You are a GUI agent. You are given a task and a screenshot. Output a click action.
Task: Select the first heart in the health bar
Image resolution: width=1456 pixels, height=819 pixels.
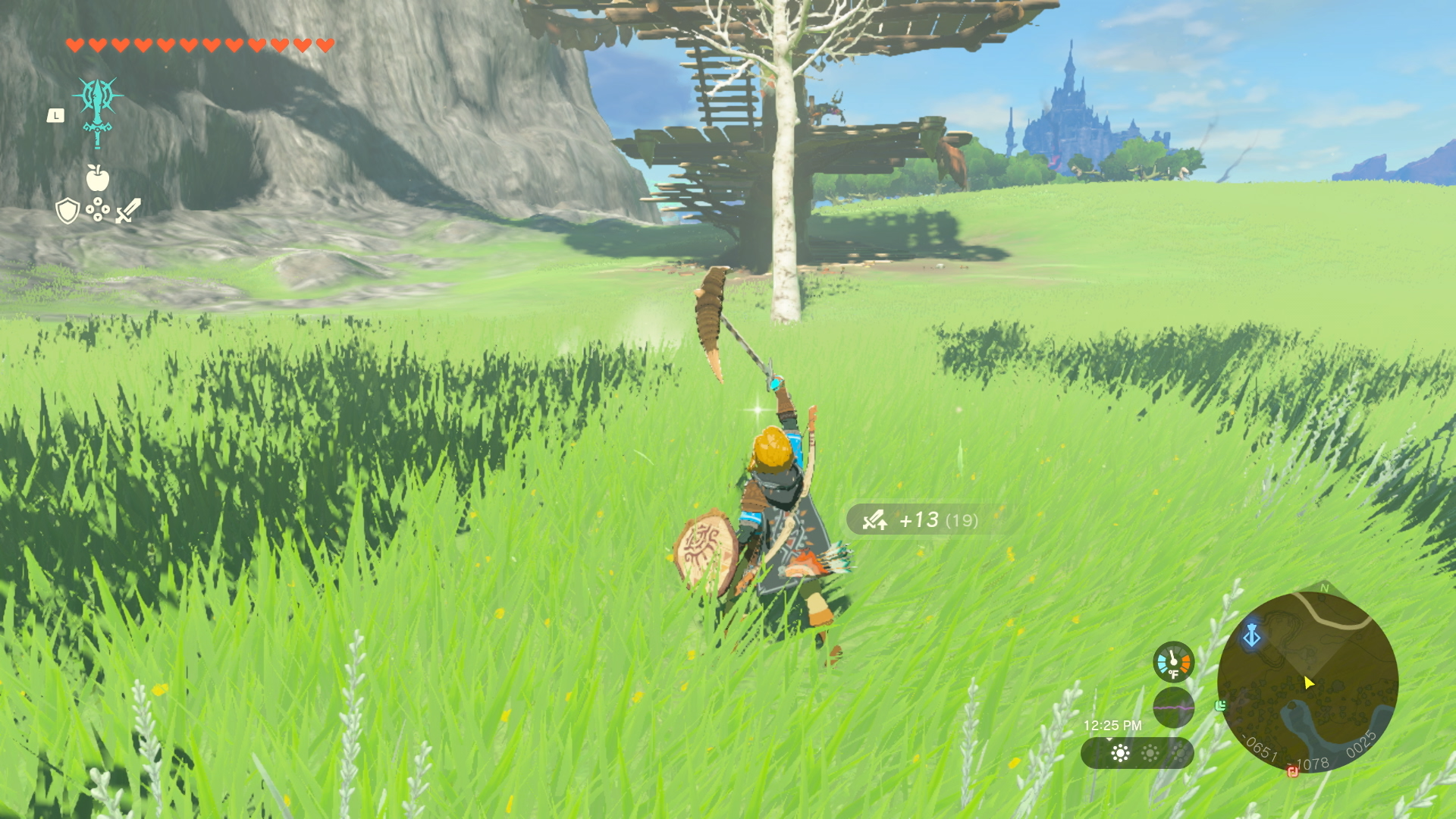click(x=74, y=44)
